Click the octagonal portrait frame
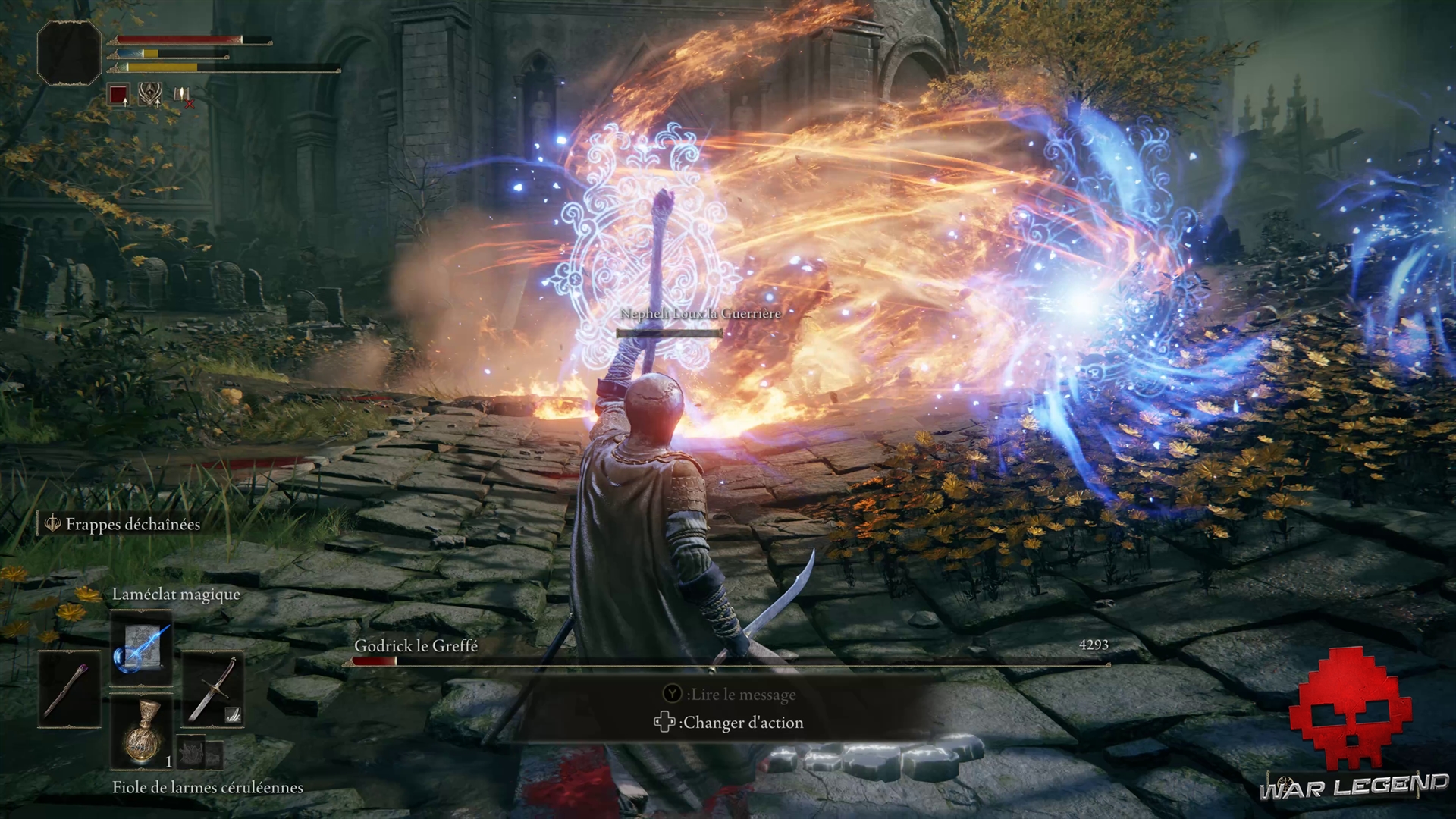 pos(69,52)
